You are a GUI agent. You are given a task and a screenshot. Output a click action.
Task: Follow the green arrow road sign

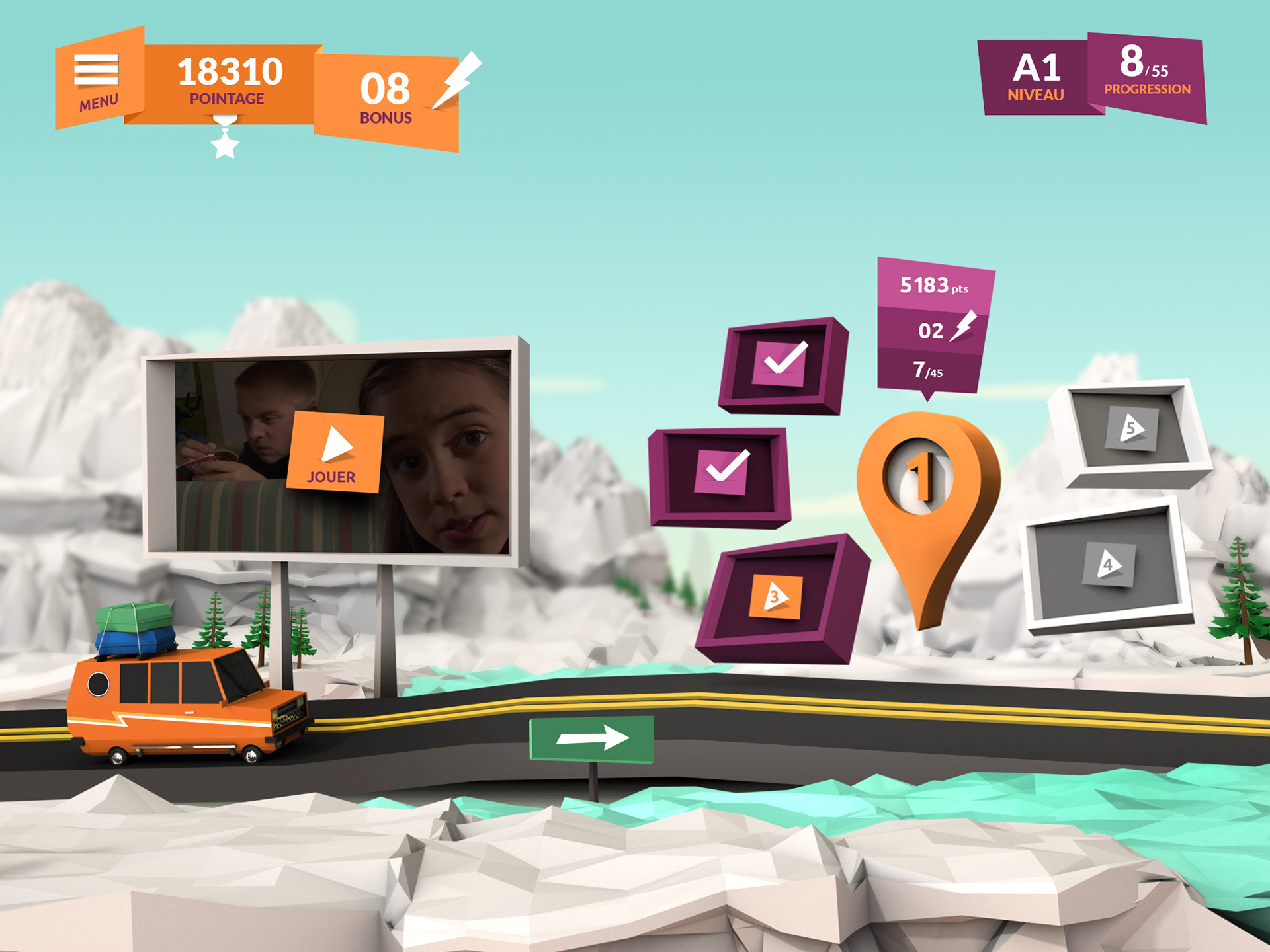(591, 738)
